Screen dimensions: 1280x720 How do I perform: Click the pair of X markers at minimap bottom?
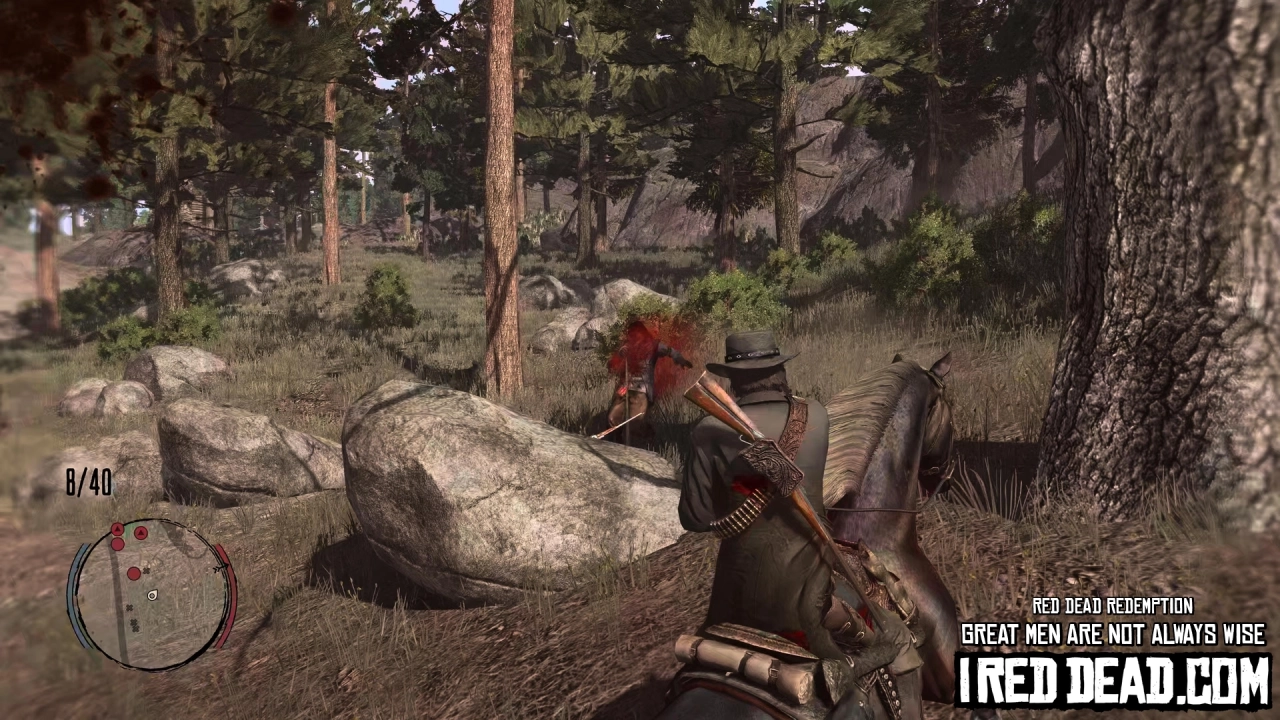coord(134,625)
